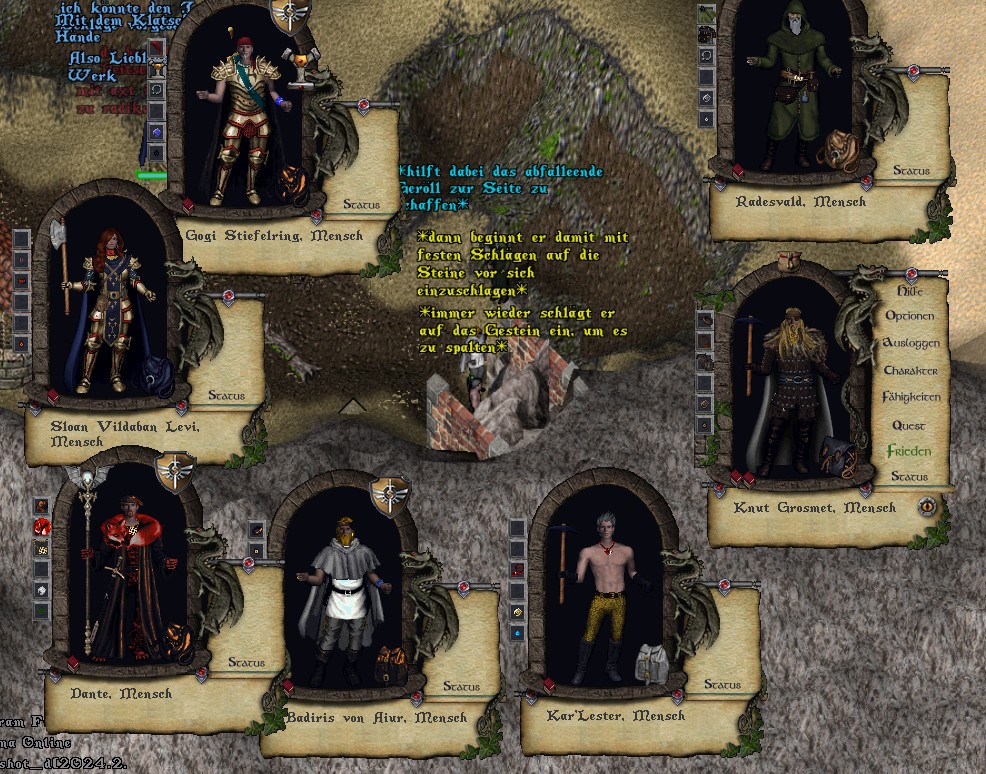Show Dante's Status

click(246, 663)
